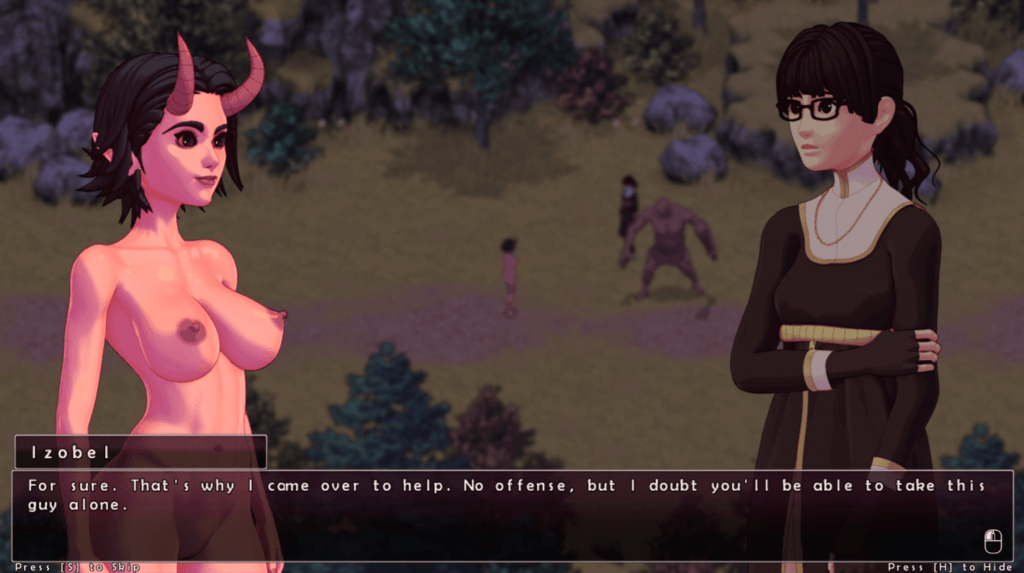The image size is (1024, 573).
Task: Advance dialogue using the mouse icon
Action: tap(993, 541)
